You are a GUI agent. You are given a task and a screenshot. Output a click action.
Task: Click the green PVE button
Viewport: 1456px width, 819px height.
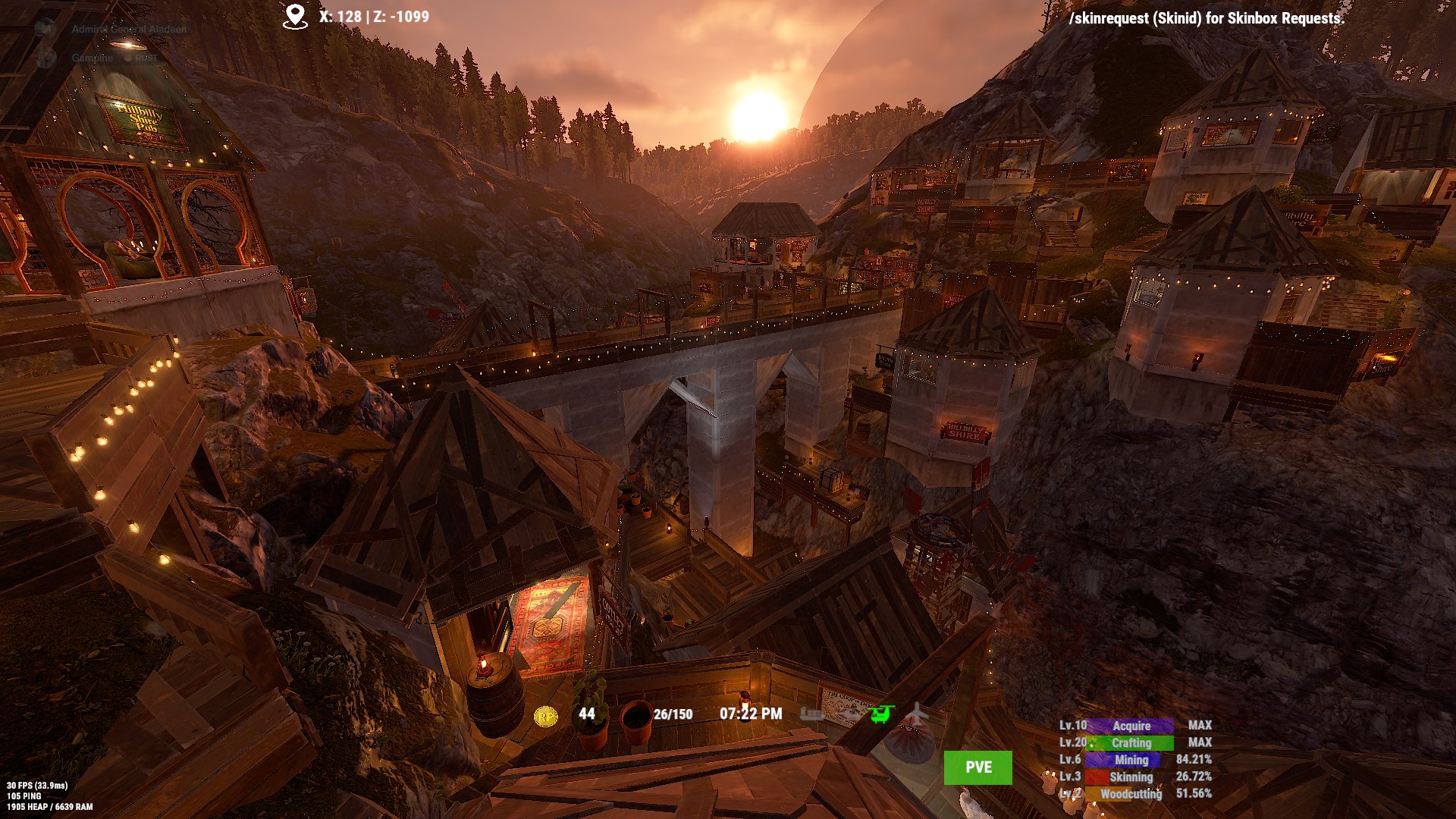977,767
